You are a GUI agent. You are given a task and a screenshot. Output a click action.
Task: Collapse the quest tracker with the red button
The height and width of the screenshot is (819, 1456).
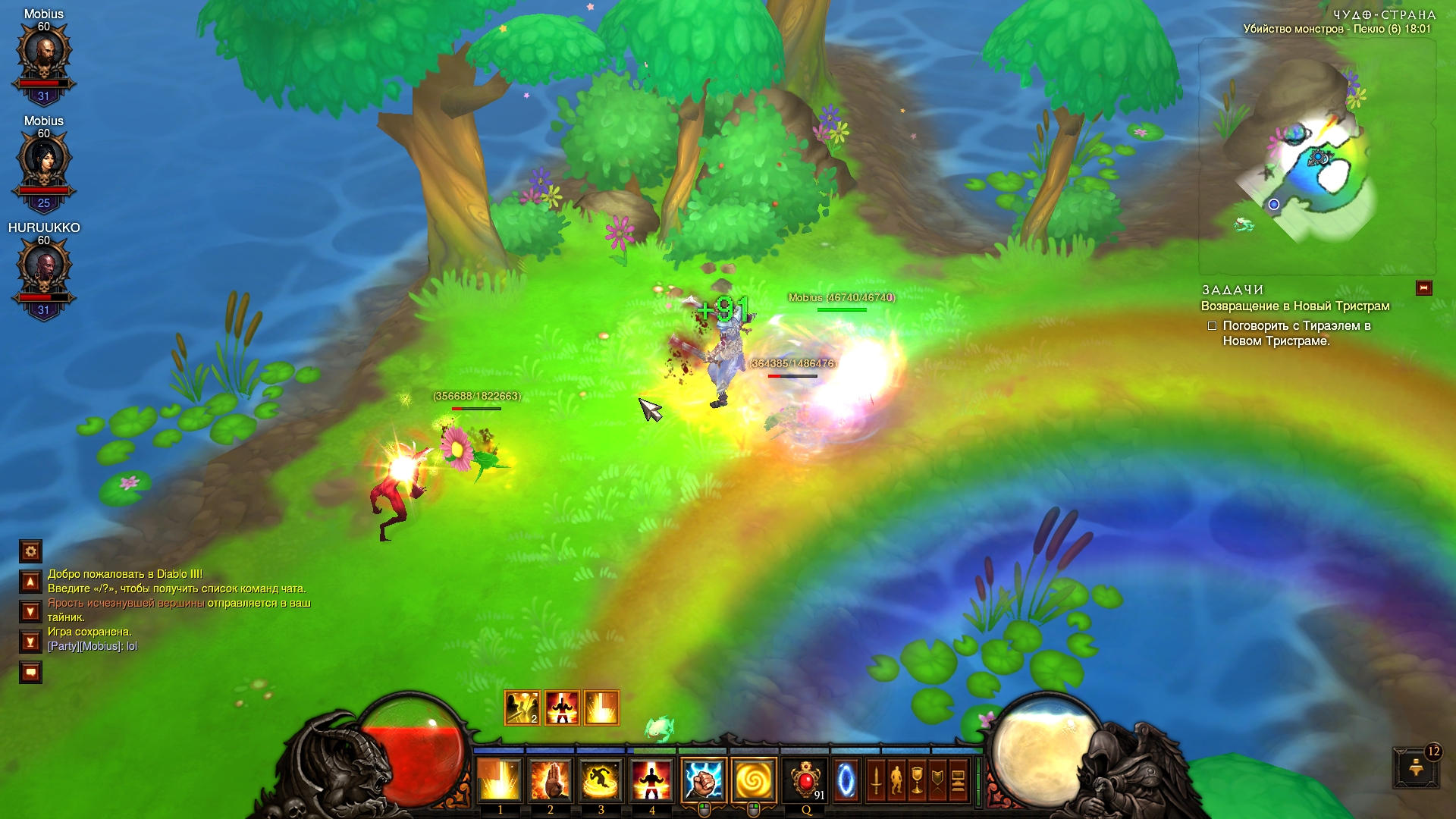coord(1423,288)
